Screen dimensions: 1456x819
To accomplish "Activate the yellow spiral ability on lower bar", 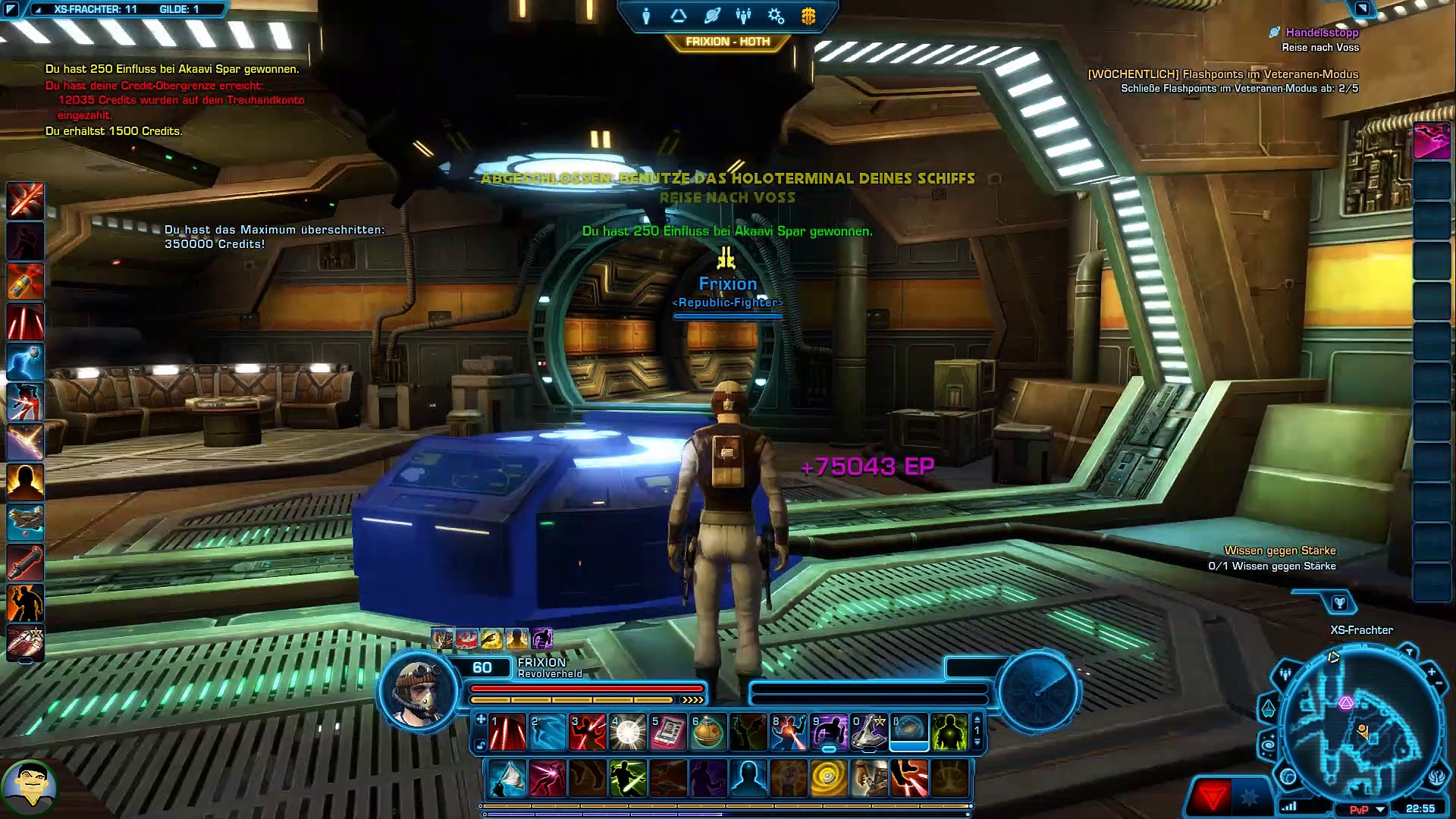I will pos(829,779).
